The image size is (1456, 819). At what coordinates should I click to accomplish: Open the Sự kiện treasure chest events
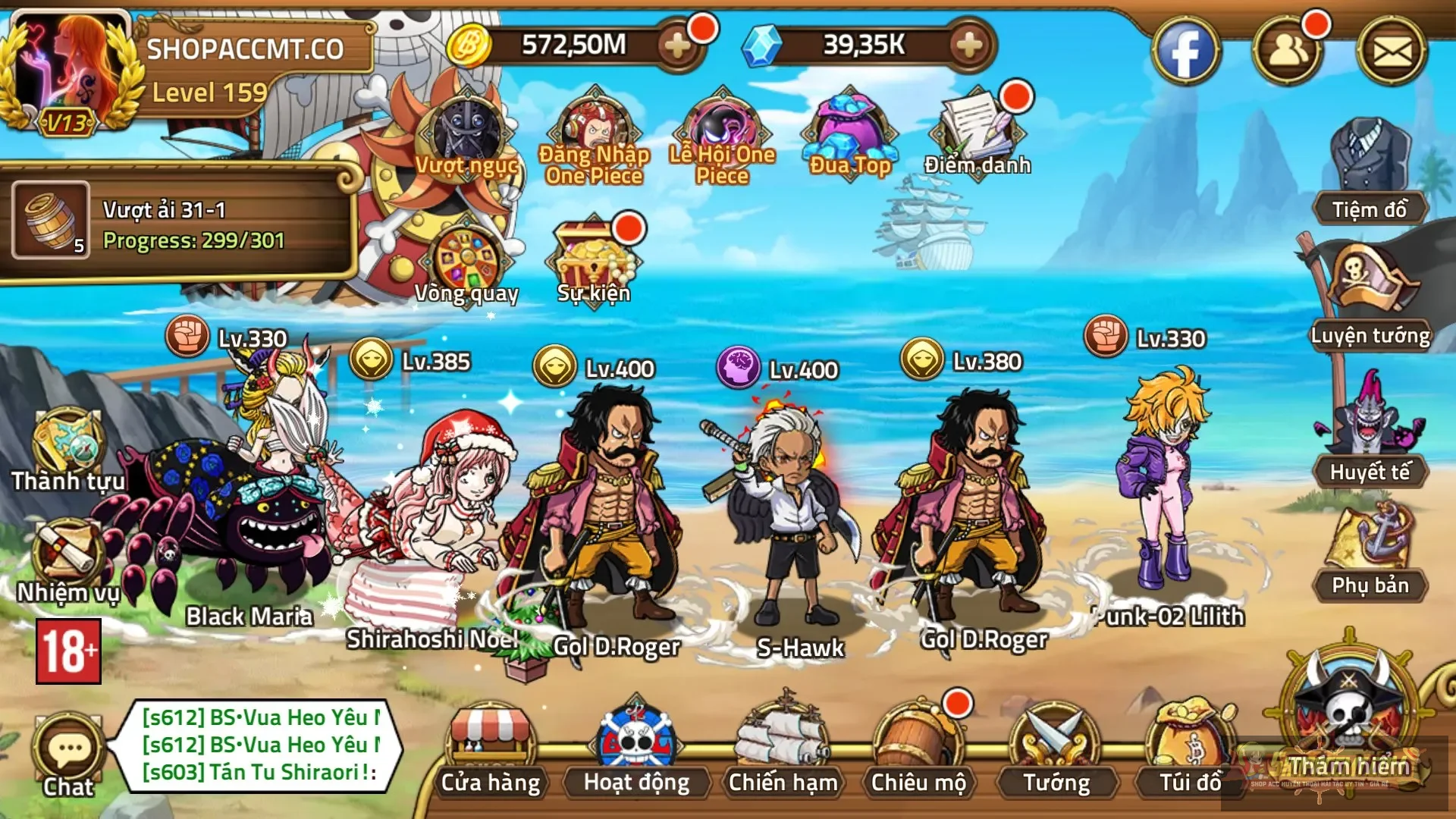(594, 262)
